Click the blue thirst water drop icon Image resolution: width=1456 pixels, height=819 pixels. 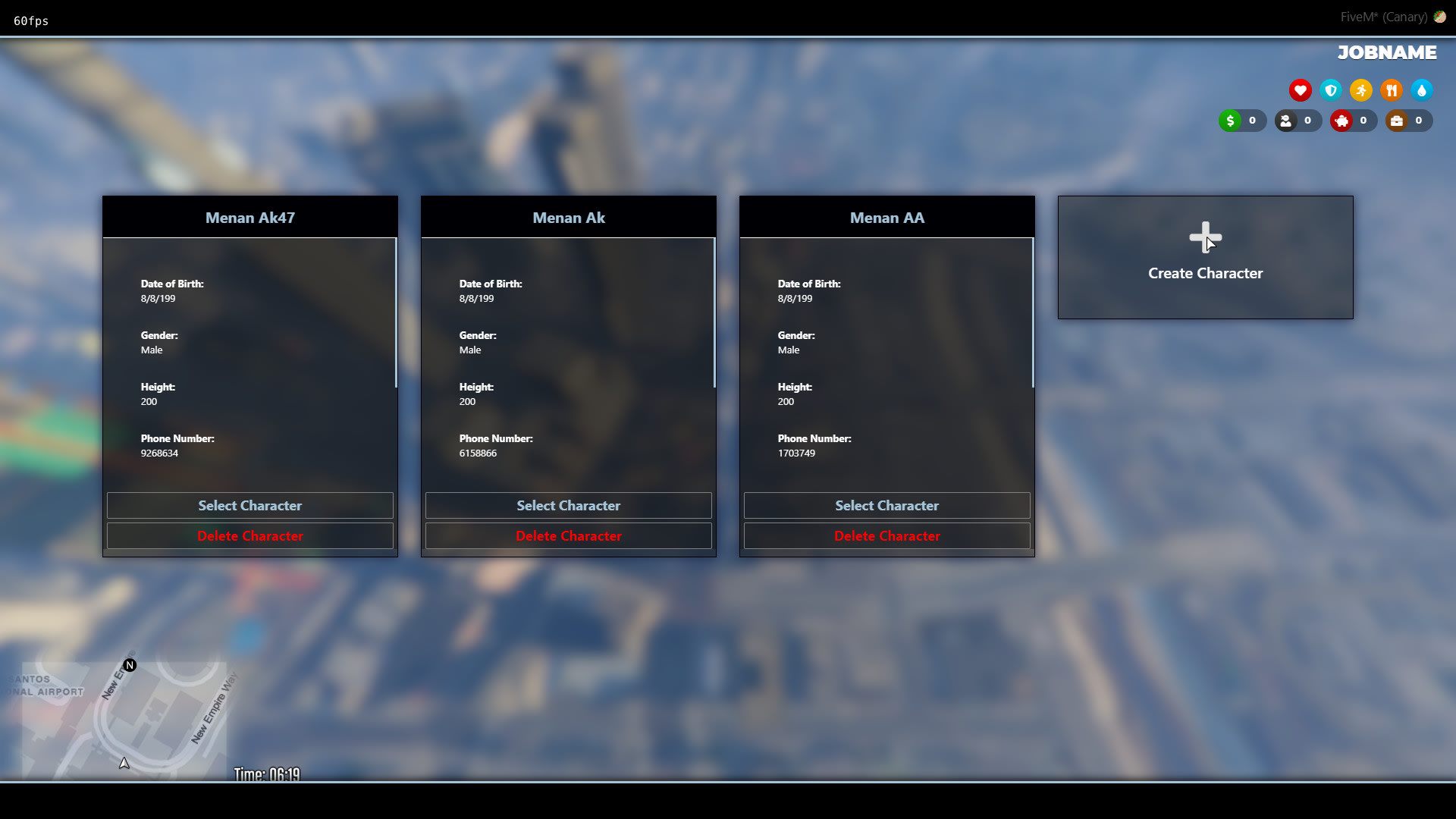(1422, 90)
